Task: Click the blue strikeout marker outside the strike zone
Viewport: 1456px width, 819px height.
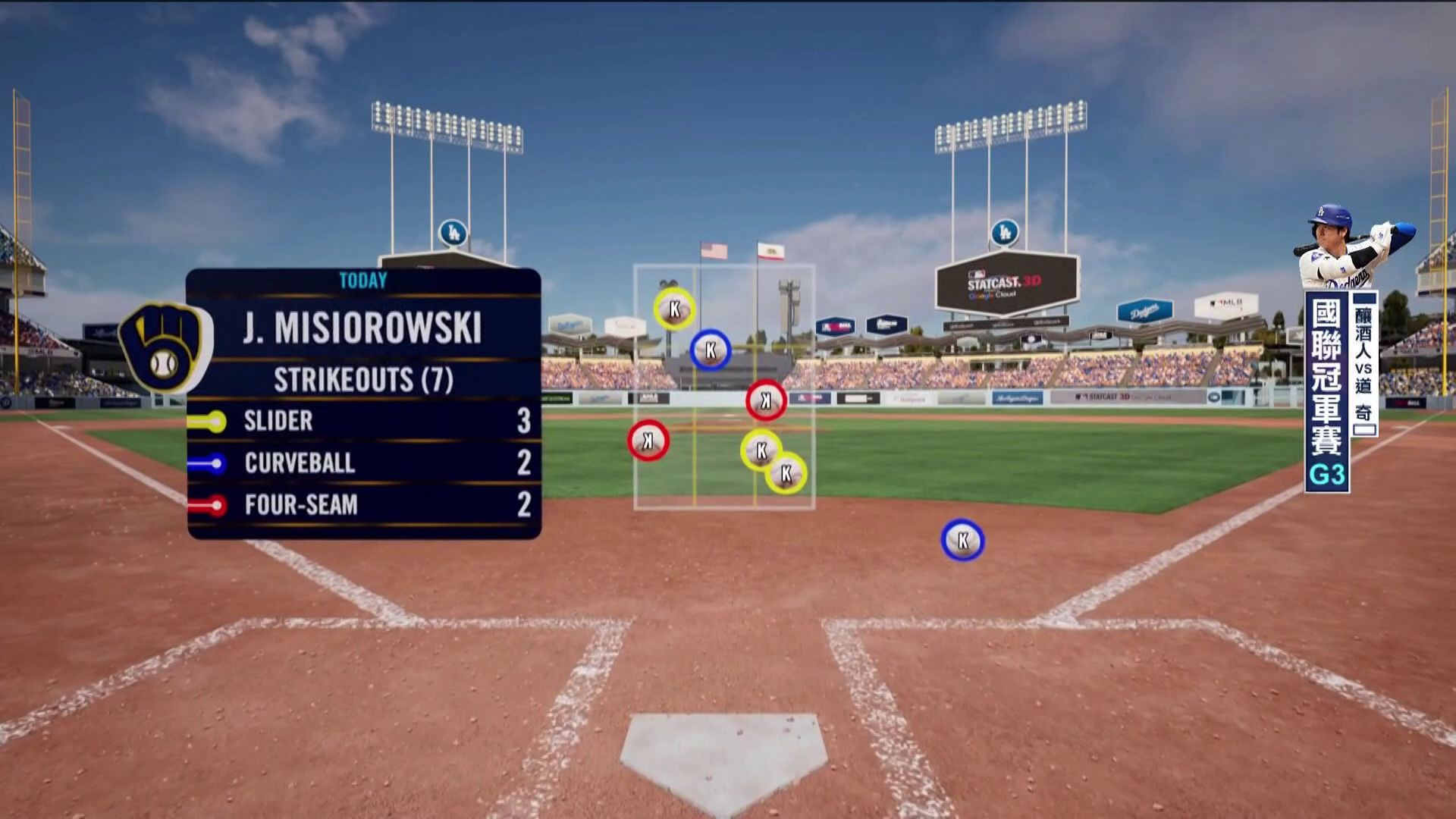Action: (962, 541)
